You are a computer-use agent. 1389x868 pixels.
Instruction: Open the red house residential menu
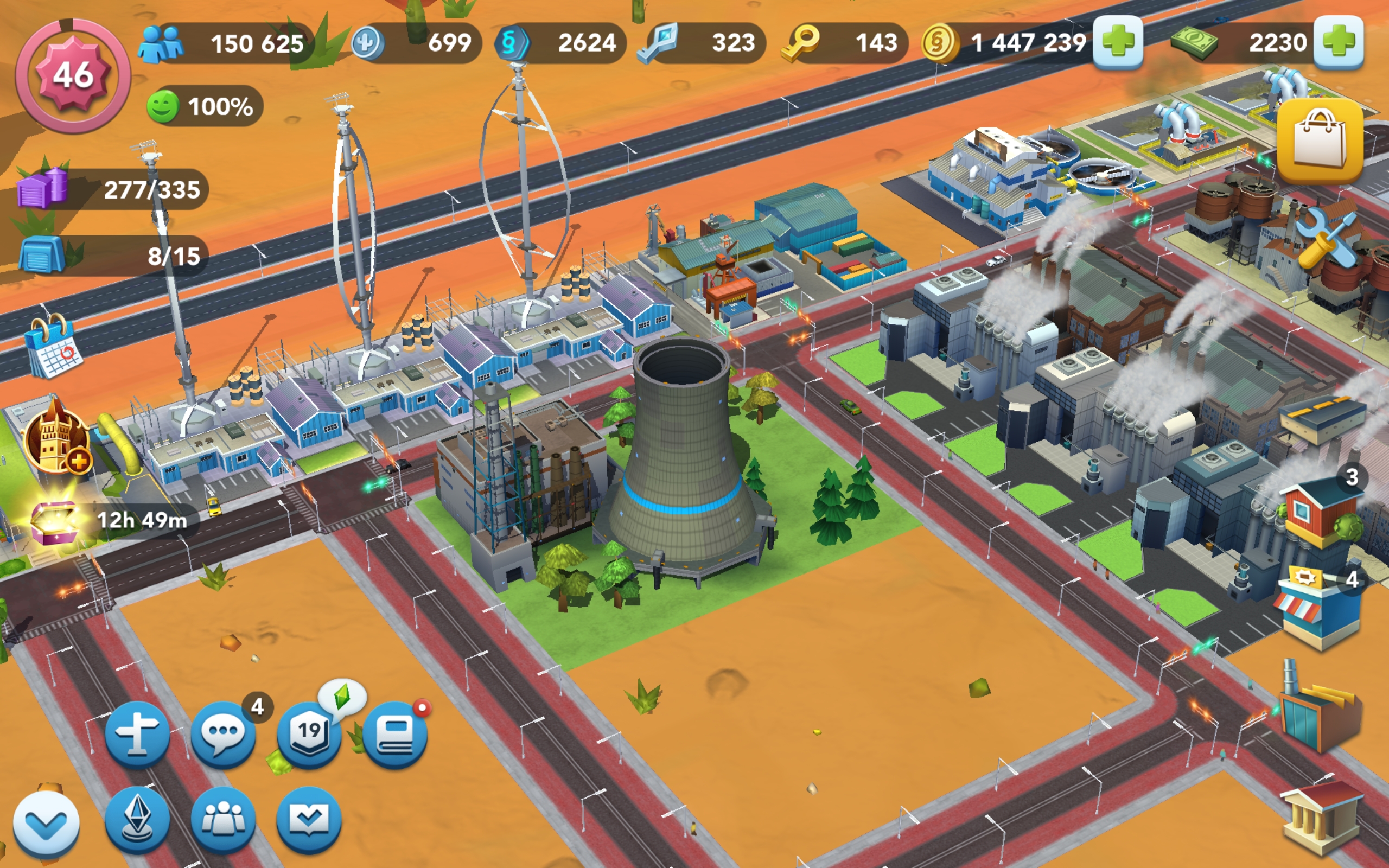(x=1319, y=510)
